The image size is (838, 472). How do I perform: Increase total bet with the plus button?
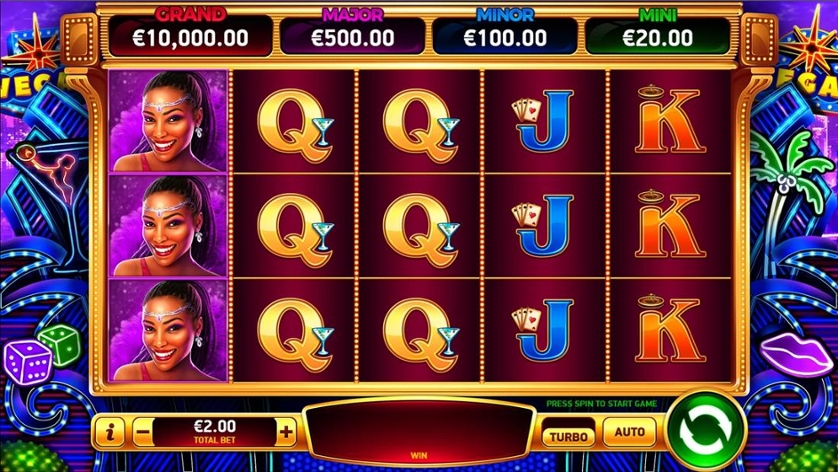coord(286,433)
